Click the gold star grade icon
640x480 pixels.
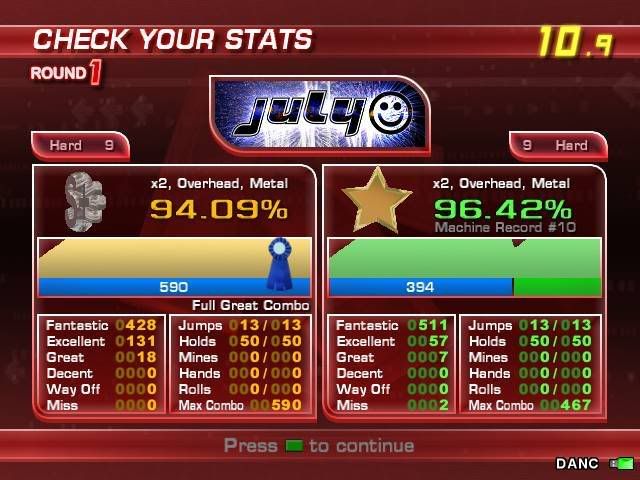376,200
